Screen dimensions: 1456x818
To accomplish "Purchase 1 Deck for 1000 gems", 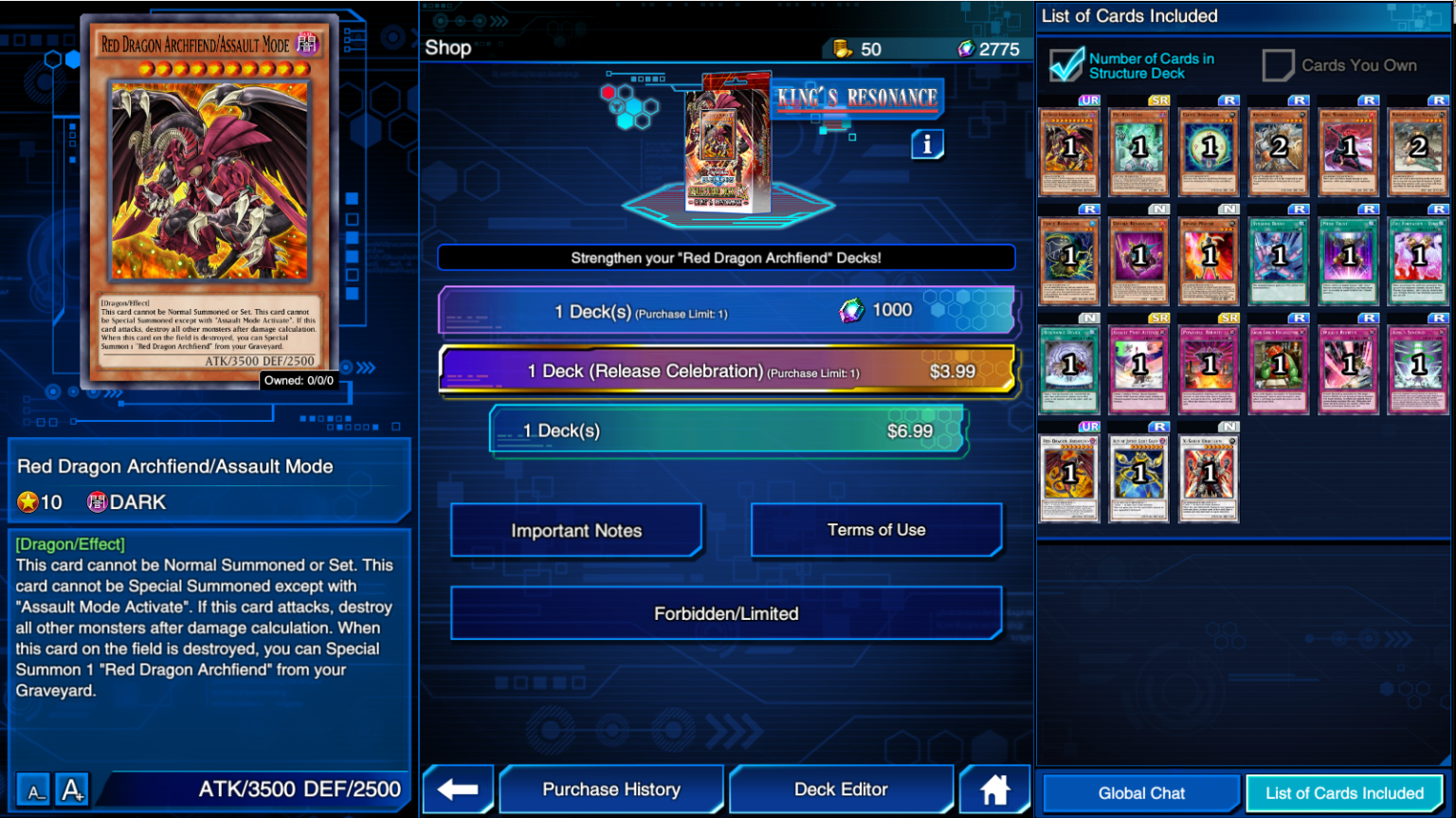I will pyautogui.click(x=728, y=310).
